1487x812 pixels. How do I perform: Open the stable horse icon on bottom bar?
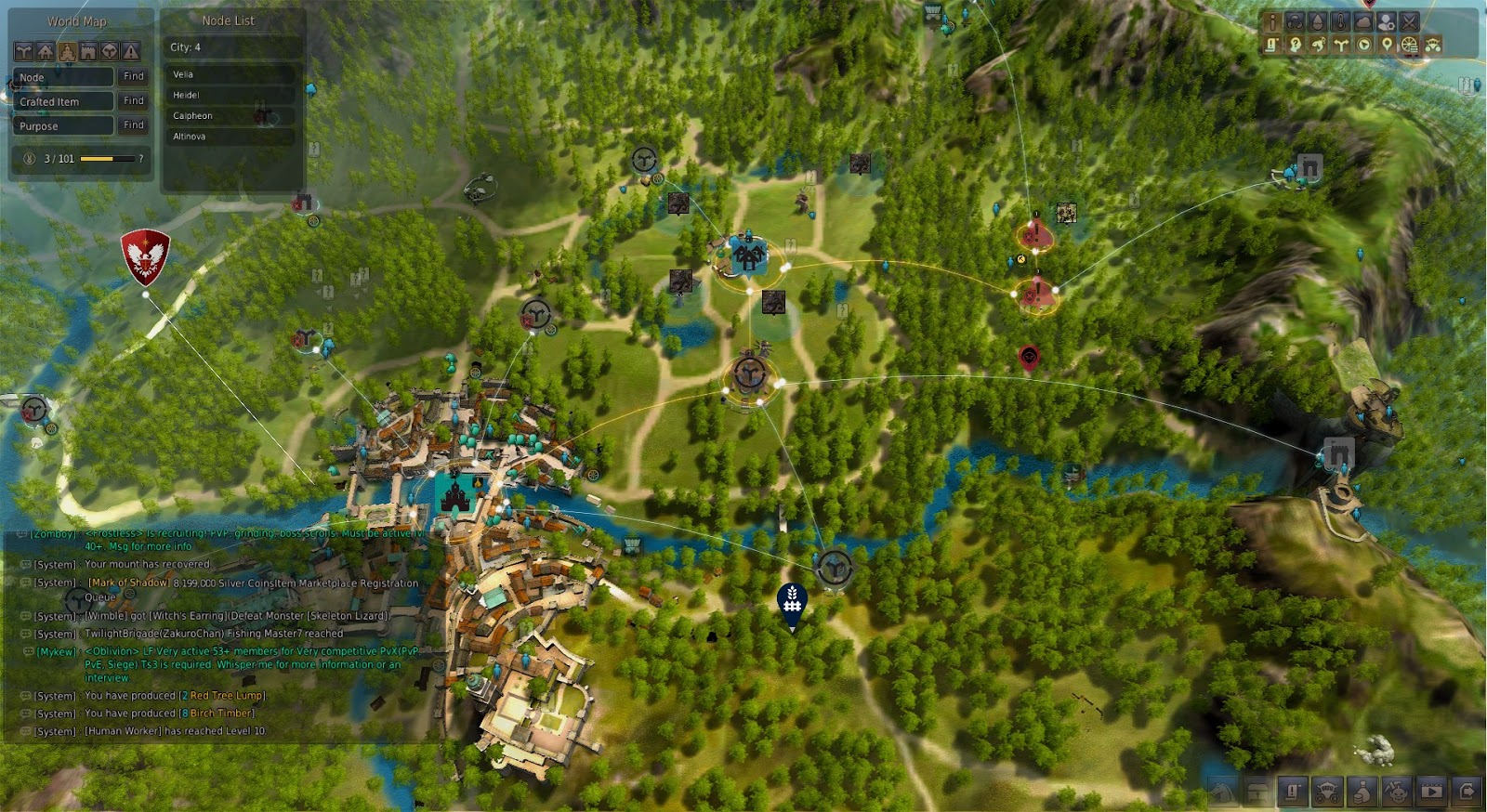(x=1222, y=792)
